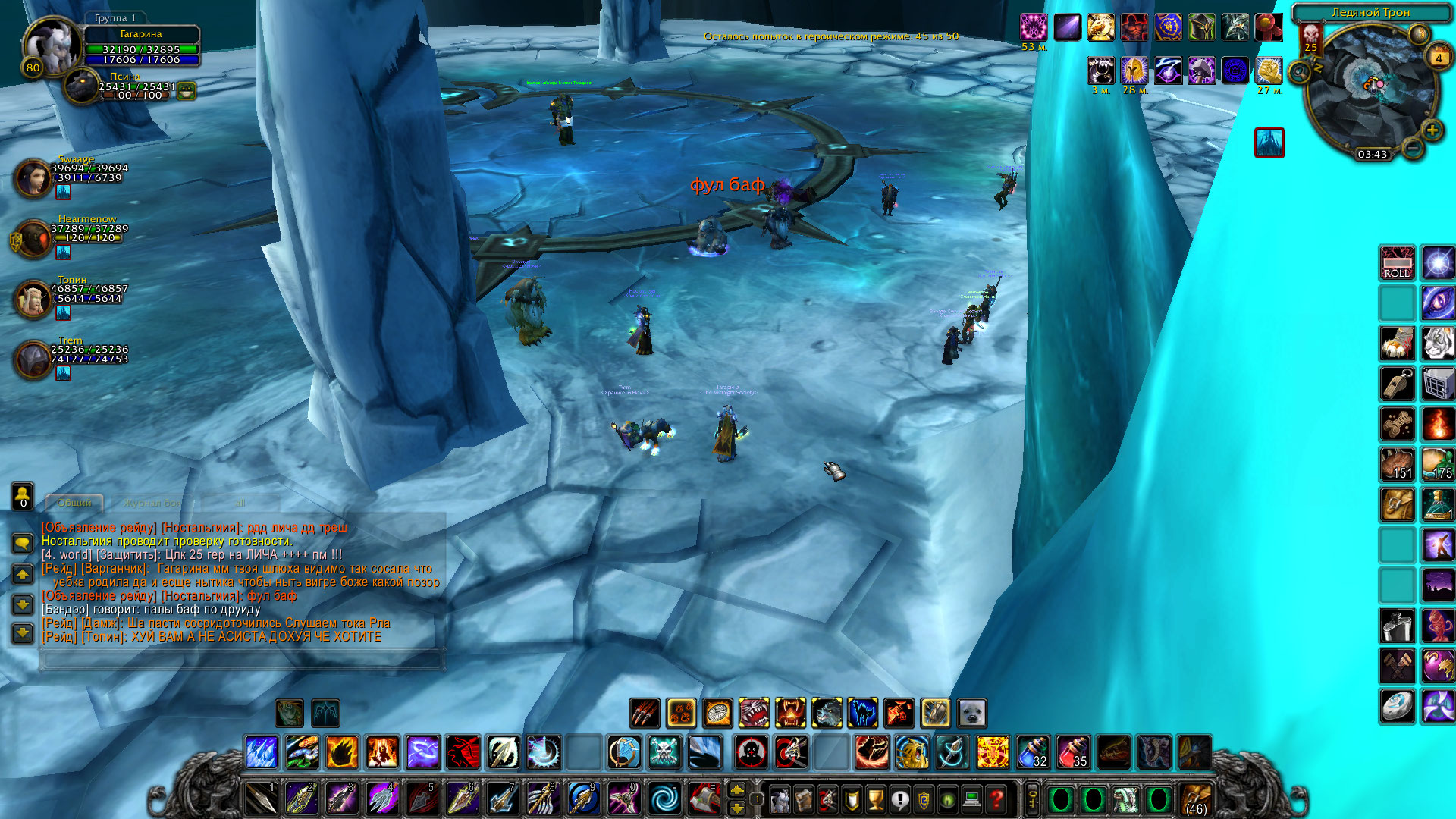Activate the wolf pet ability icon
Screen dimensions: 1456x819
(827, 713)
